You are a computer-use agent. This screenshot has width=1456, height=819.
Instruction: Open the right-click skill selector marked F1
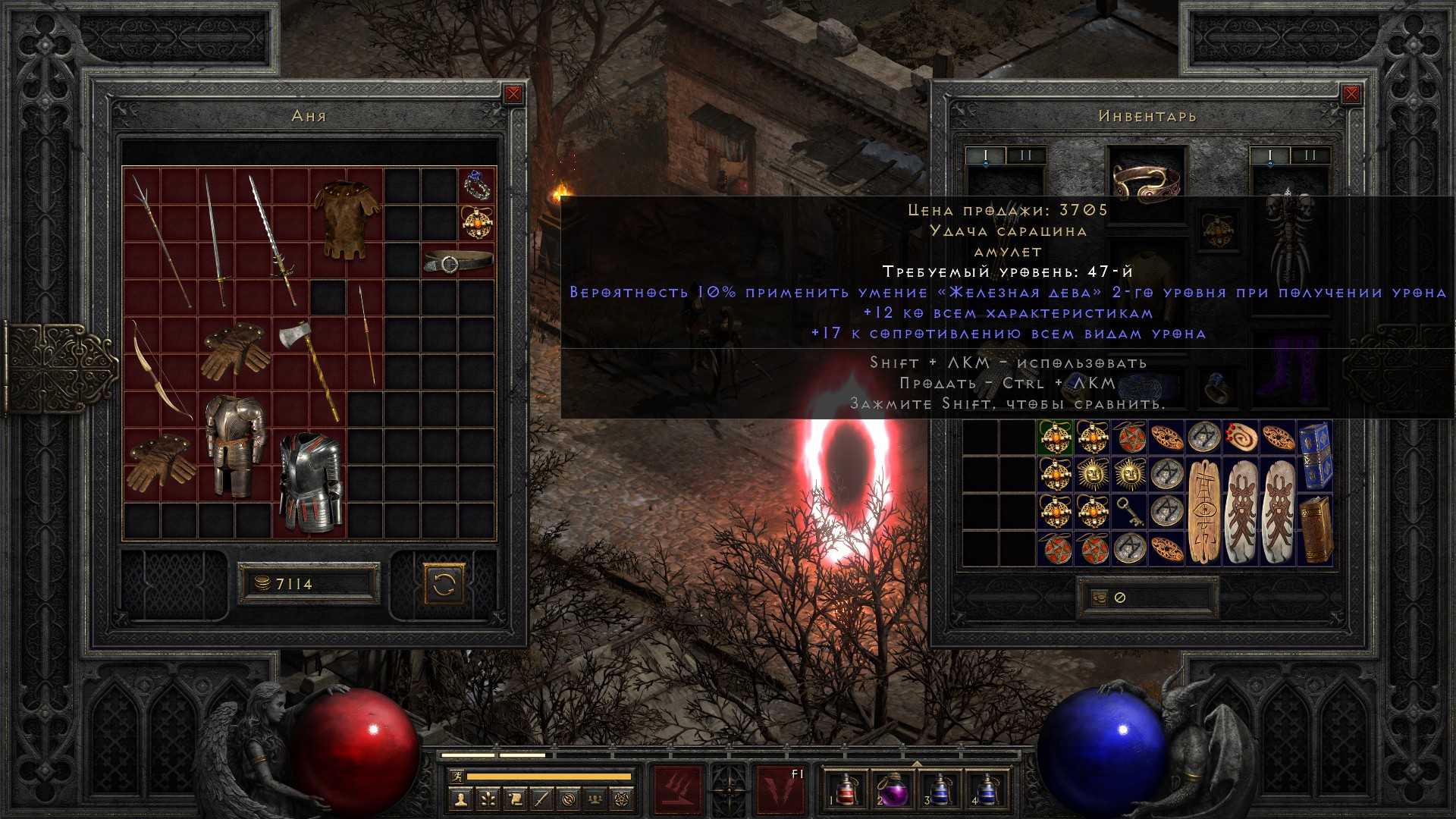click(781, 787)
